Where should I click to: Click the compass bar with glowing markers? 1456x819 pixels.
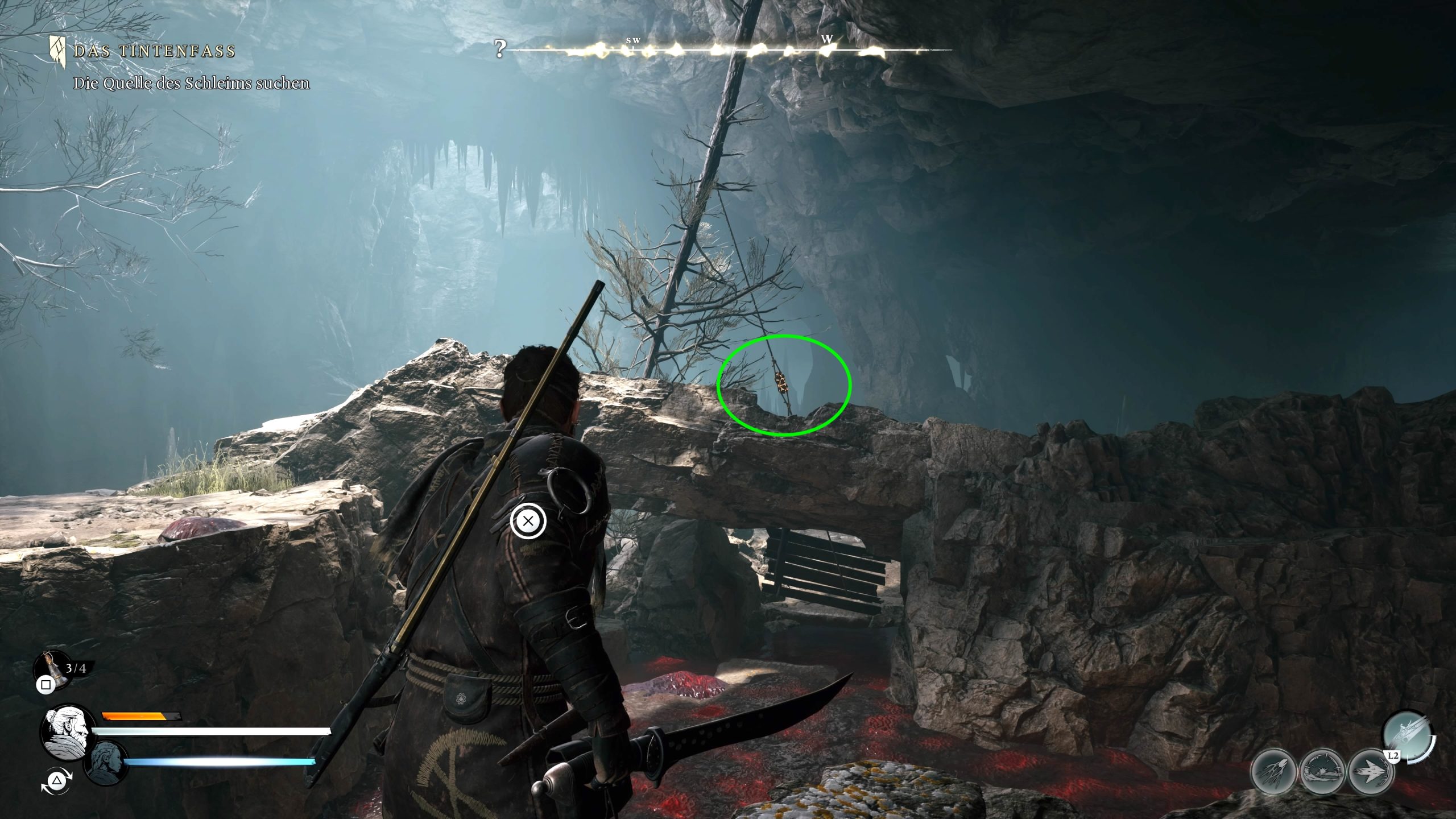[728, 50]
